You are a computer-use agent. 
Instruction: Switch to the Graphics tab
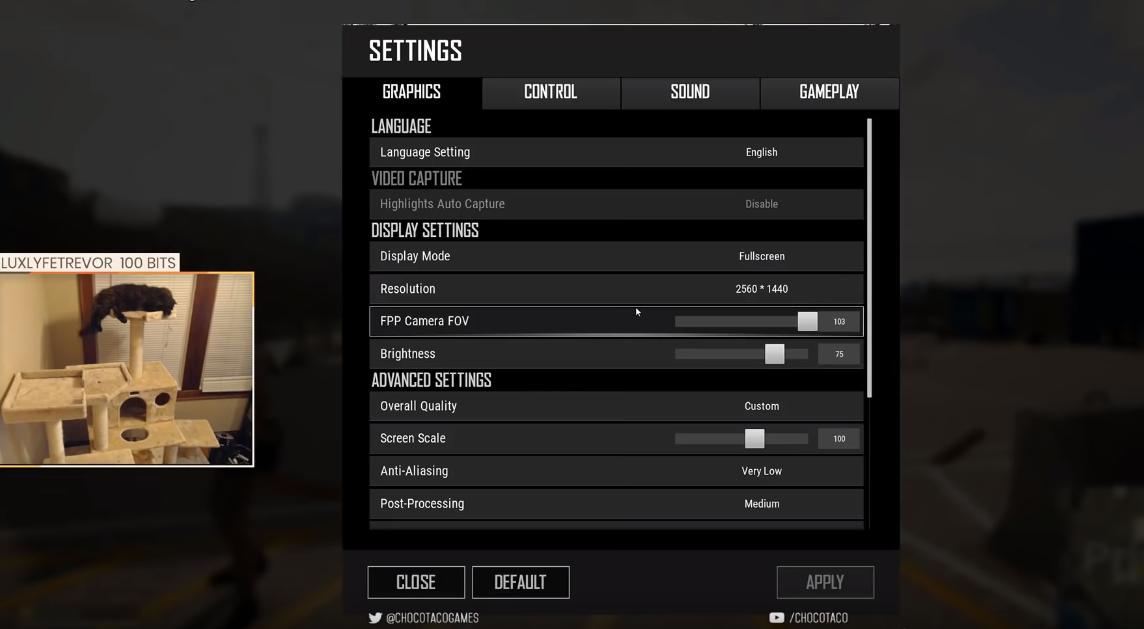click(x=411, y=92)
